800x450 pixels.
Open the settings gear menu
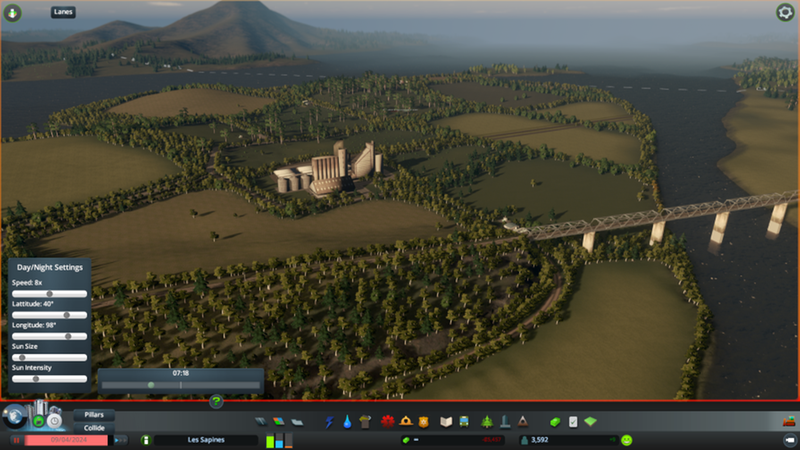pyautogui.click(x=784, y=12)
